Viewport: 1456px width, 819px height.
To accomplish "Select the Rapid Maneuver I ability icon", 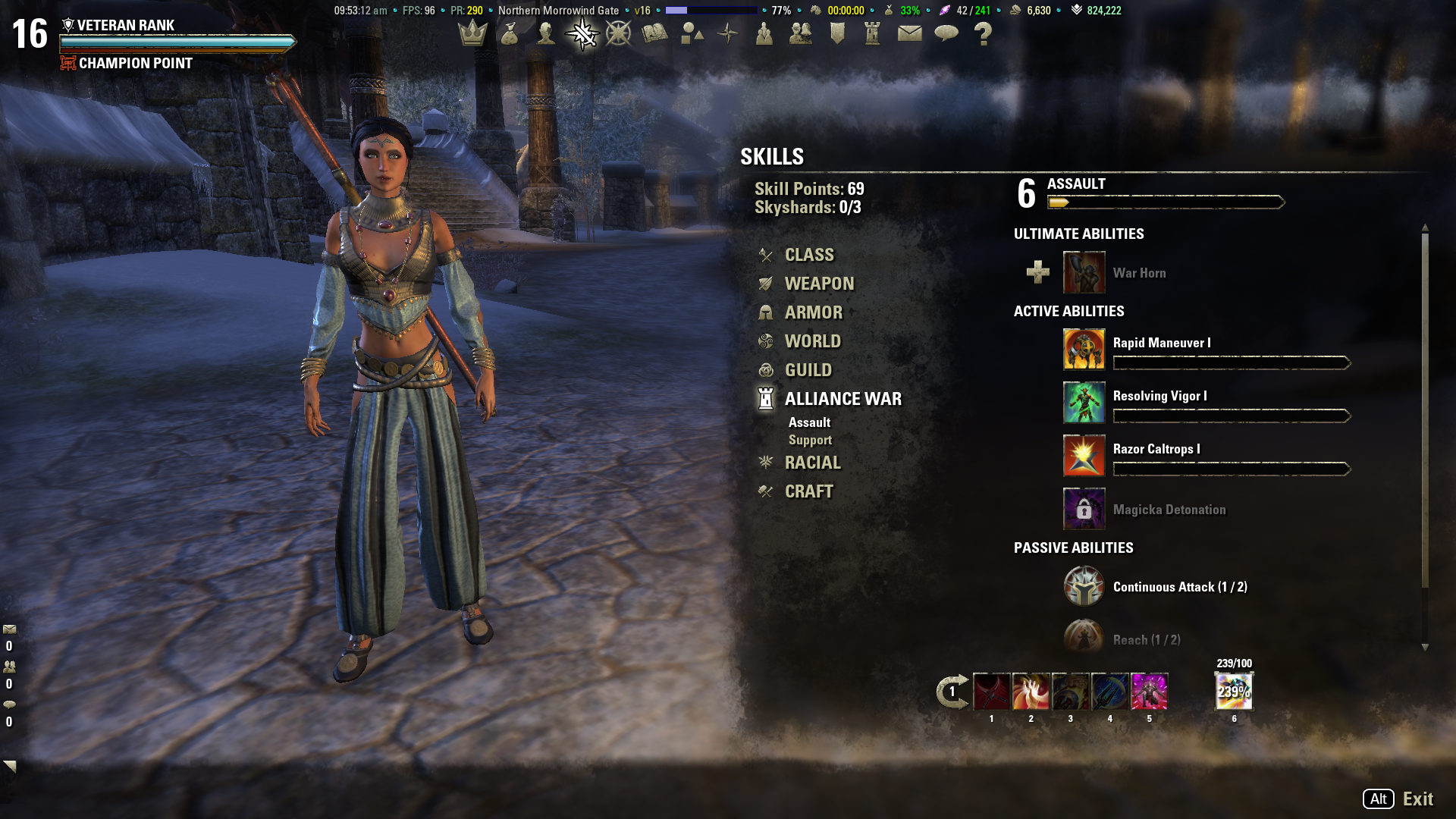I will click(x=1084, y=350).
